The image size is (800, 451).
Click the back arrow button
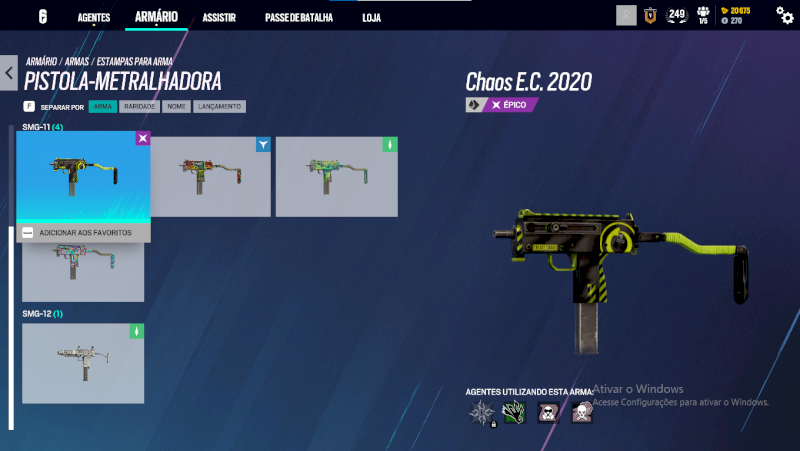(9, 73)
